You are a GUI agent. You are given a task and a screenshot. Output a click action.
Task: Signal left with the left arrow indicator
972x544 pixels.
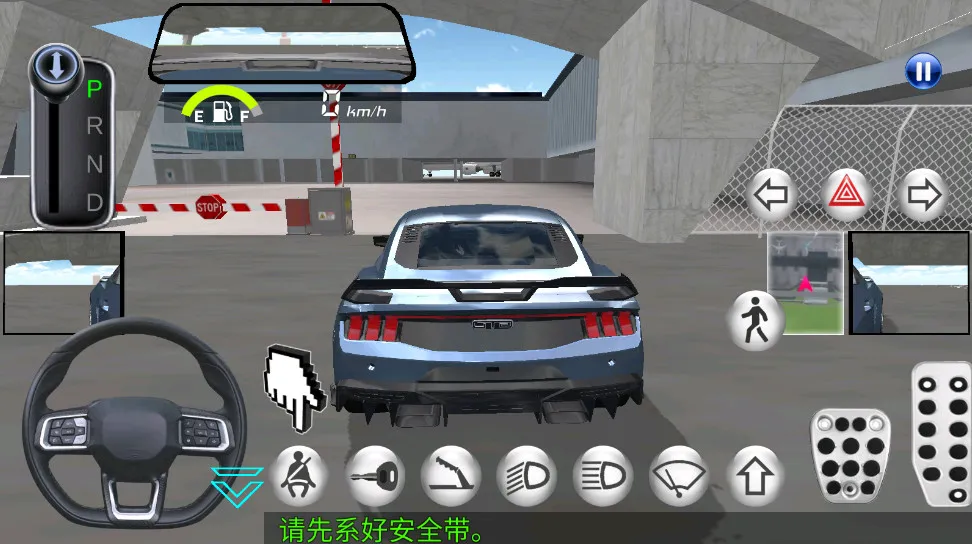771,196
